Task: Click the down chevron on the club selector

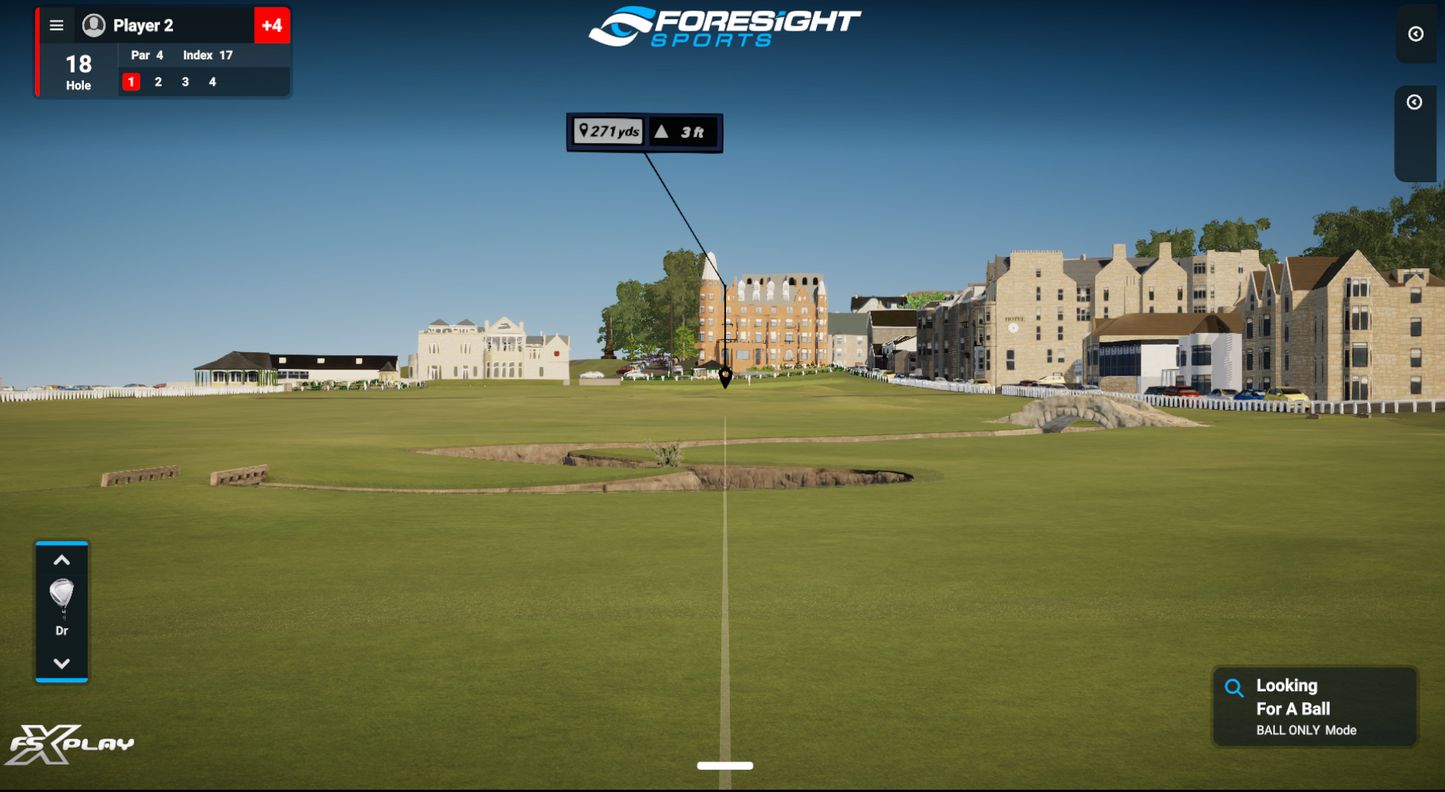Action: (x=62, y=662)
